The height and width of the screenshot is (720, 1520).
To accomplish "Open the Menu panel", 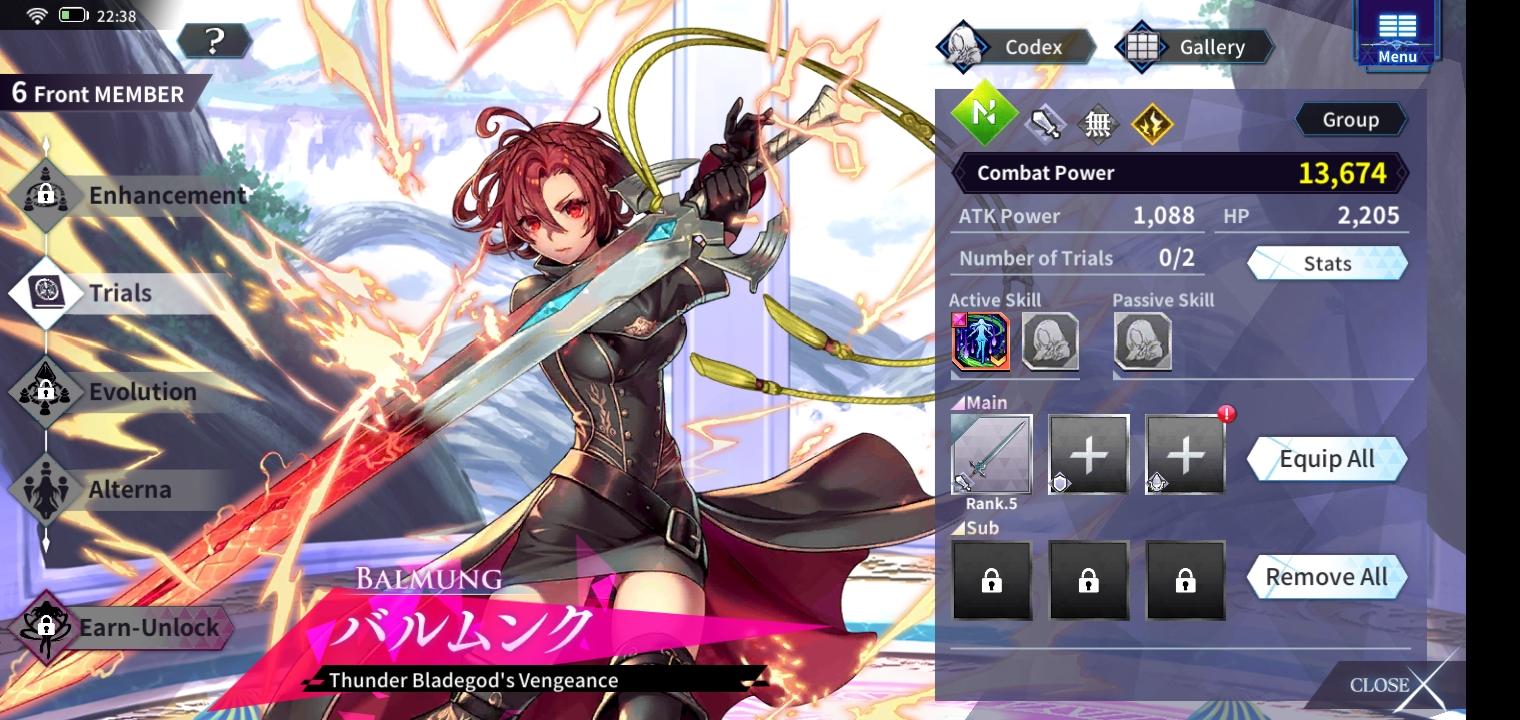I will coord(1396,35).
